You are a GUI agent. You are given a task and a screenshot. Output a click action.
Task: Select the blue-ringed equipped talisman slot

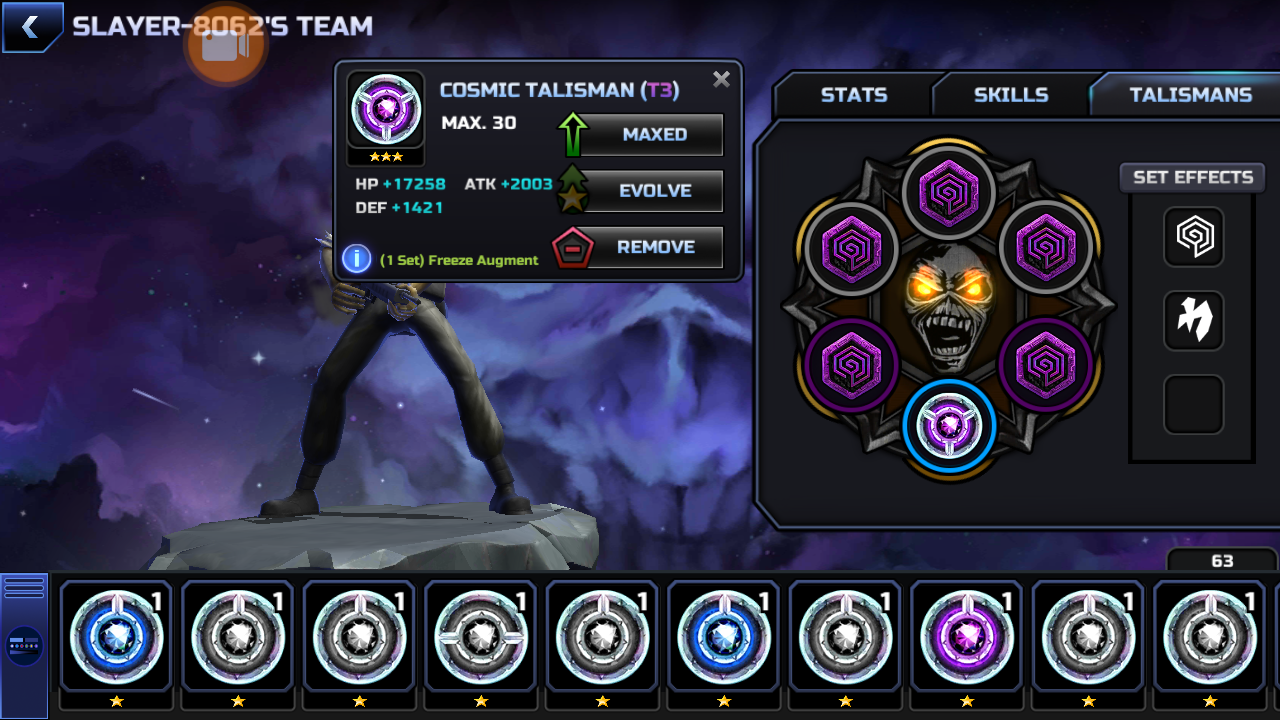click(x=949, y=426)
